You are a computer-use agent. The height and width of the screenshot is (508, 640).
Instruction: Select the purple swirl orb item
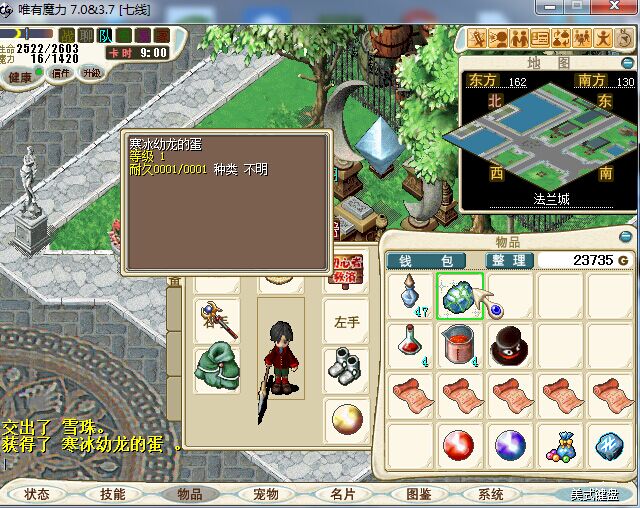point(511,443)
